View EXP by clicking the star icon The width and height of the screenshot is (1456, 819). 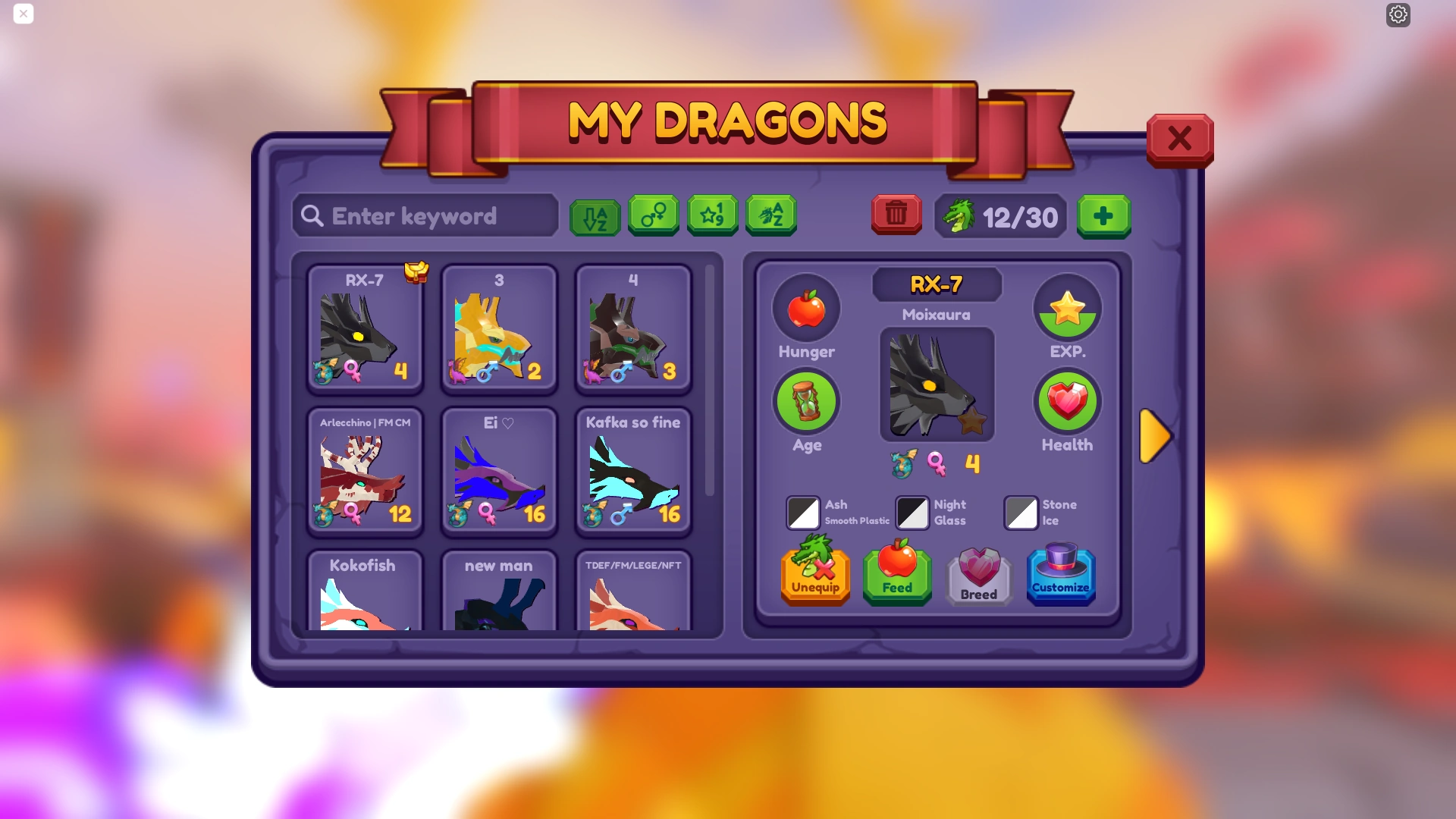1067,308
